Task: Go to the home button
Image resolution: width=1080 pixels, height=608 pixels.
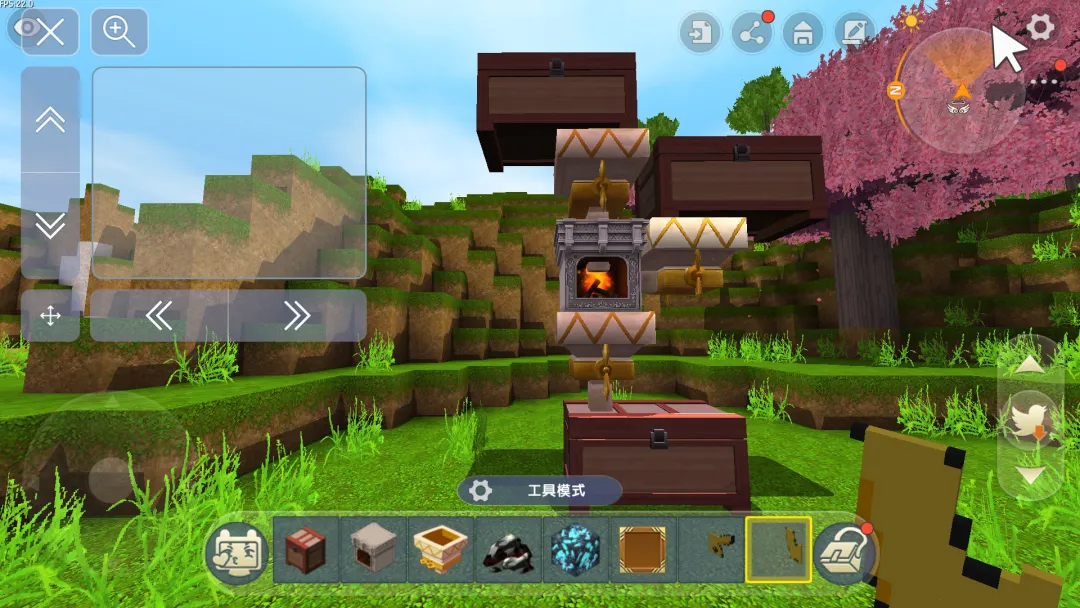Action: (802, 33)
